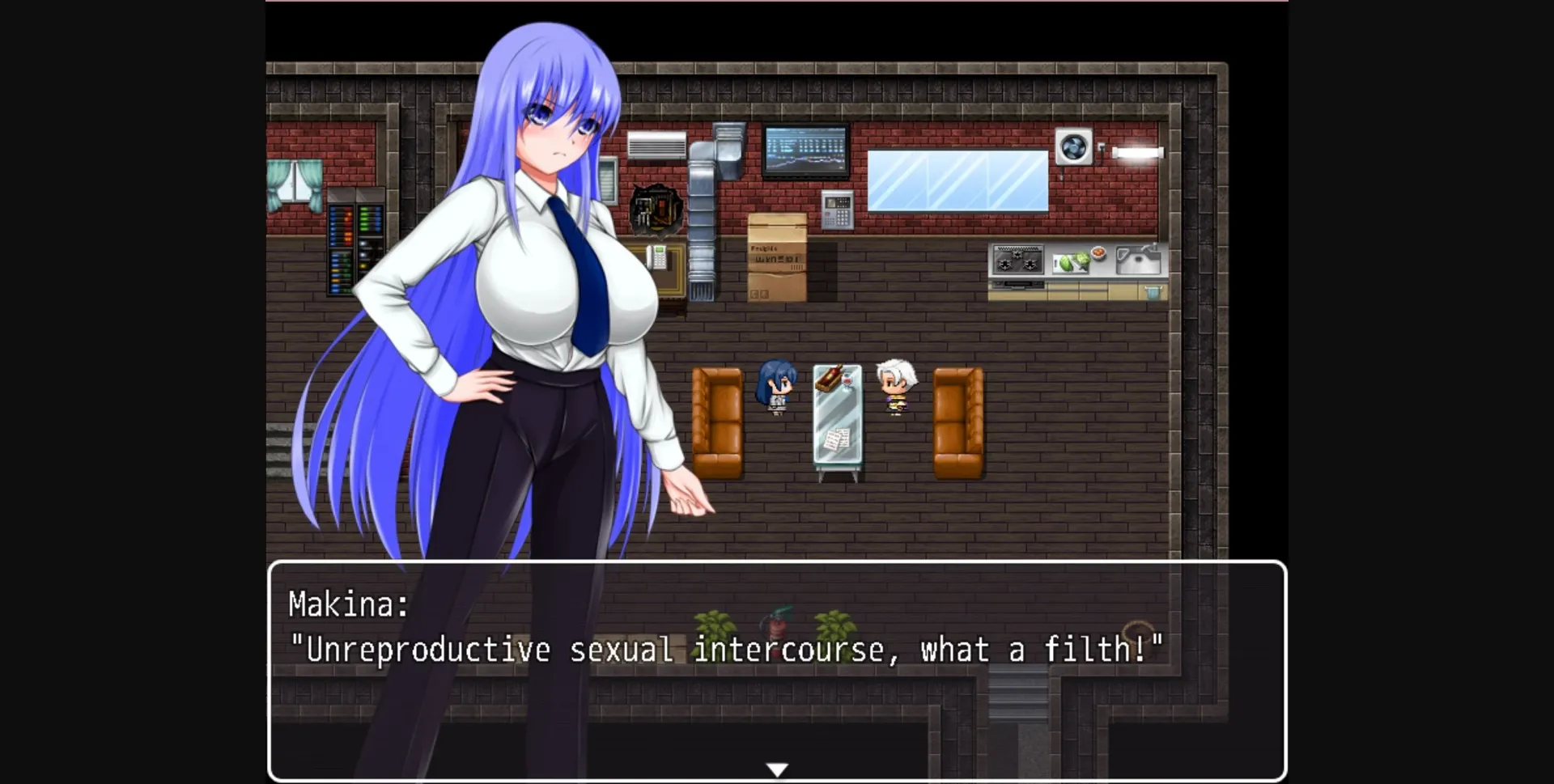Advance dialogue via the down arrow indicator
This screenshot has height=784, width=1554.
777,769
